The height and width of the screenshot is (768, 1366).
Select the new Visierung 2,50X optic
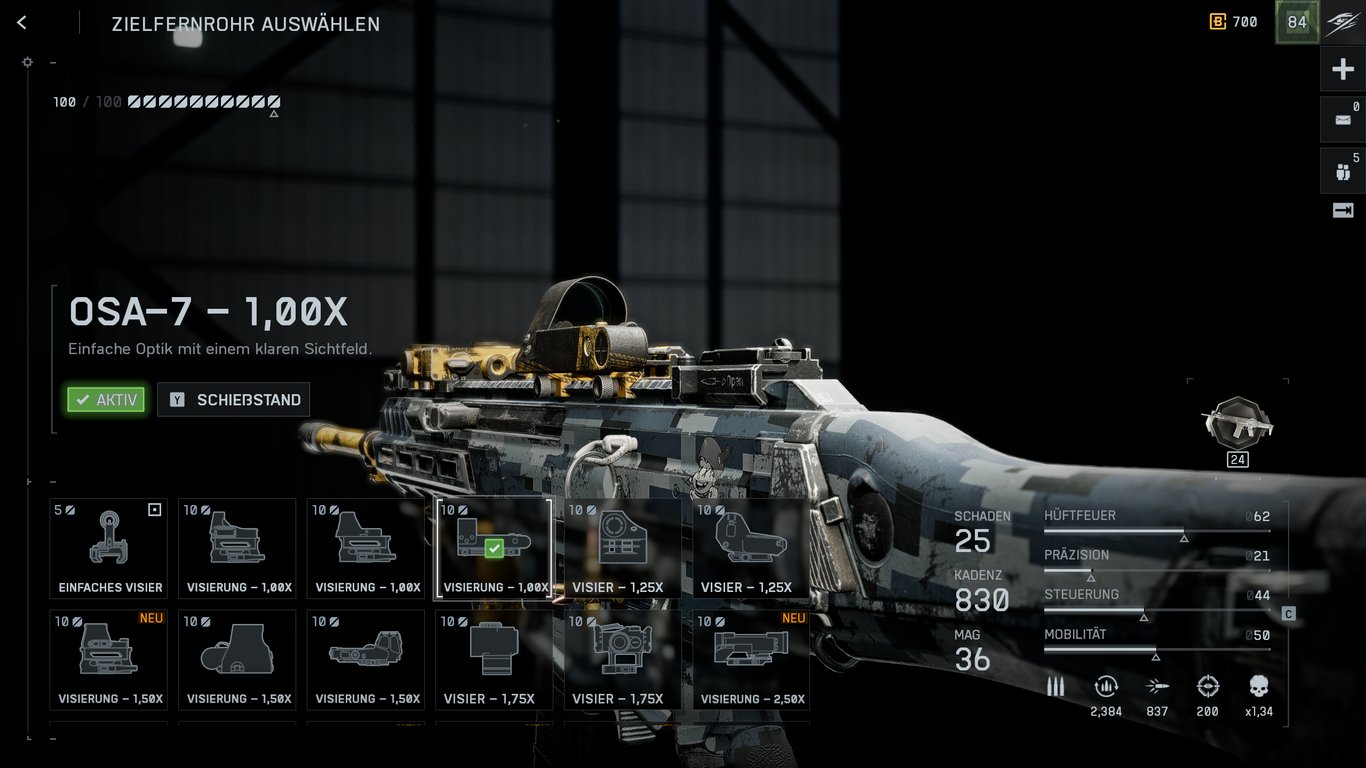click(751, 659)
